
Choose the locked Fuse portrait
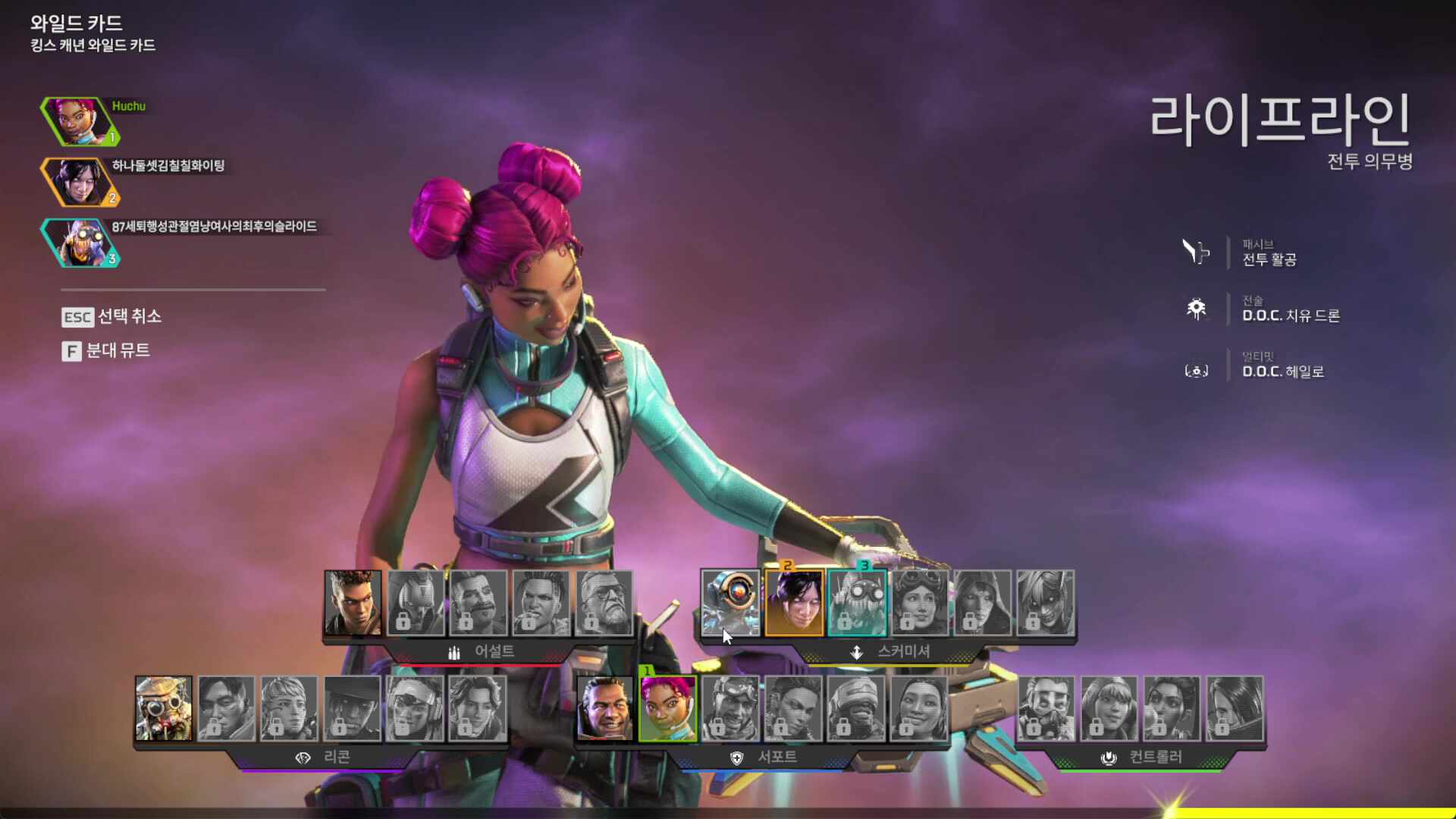[x=479, y=603]
